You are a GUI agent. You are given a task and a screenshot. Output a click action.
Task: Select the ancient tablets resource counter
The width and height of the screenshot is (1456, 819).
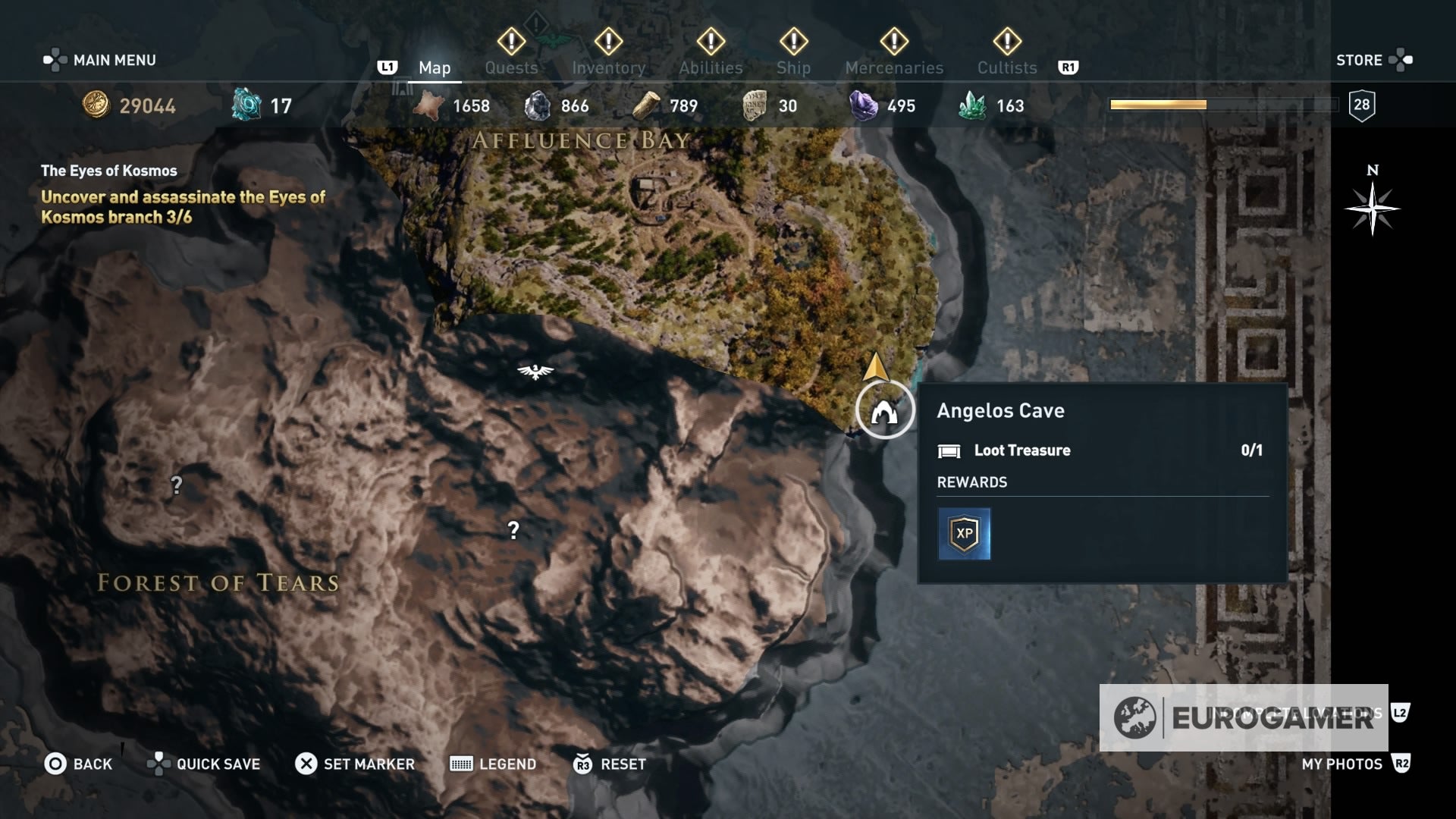[753, 105]
